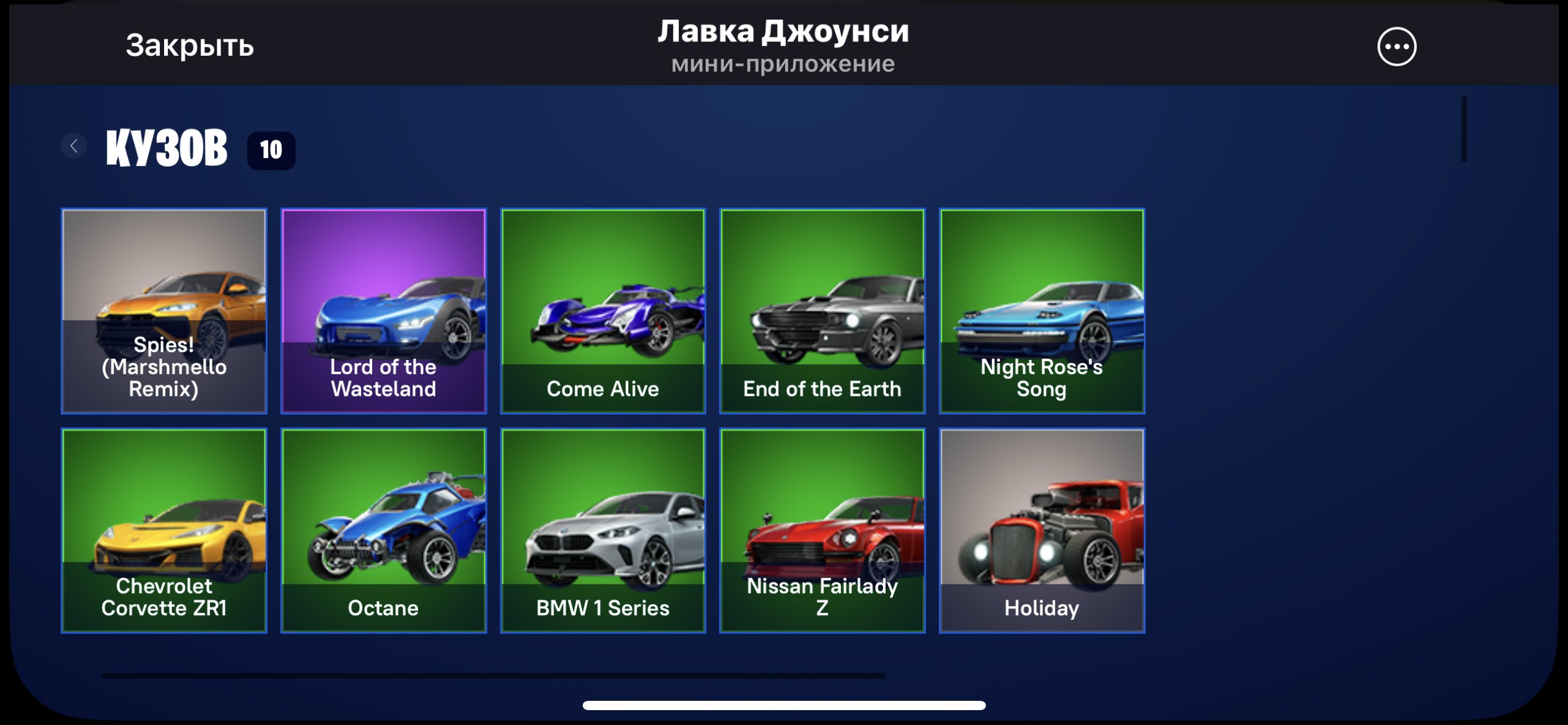Select the BMW 1 Series body

tap(603, 530)
